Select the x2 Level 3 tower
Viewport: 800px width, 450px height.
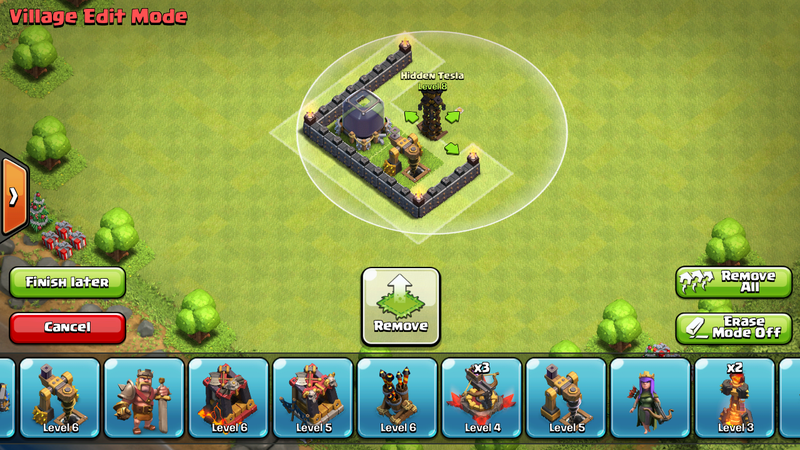click(x=735, y=397)
